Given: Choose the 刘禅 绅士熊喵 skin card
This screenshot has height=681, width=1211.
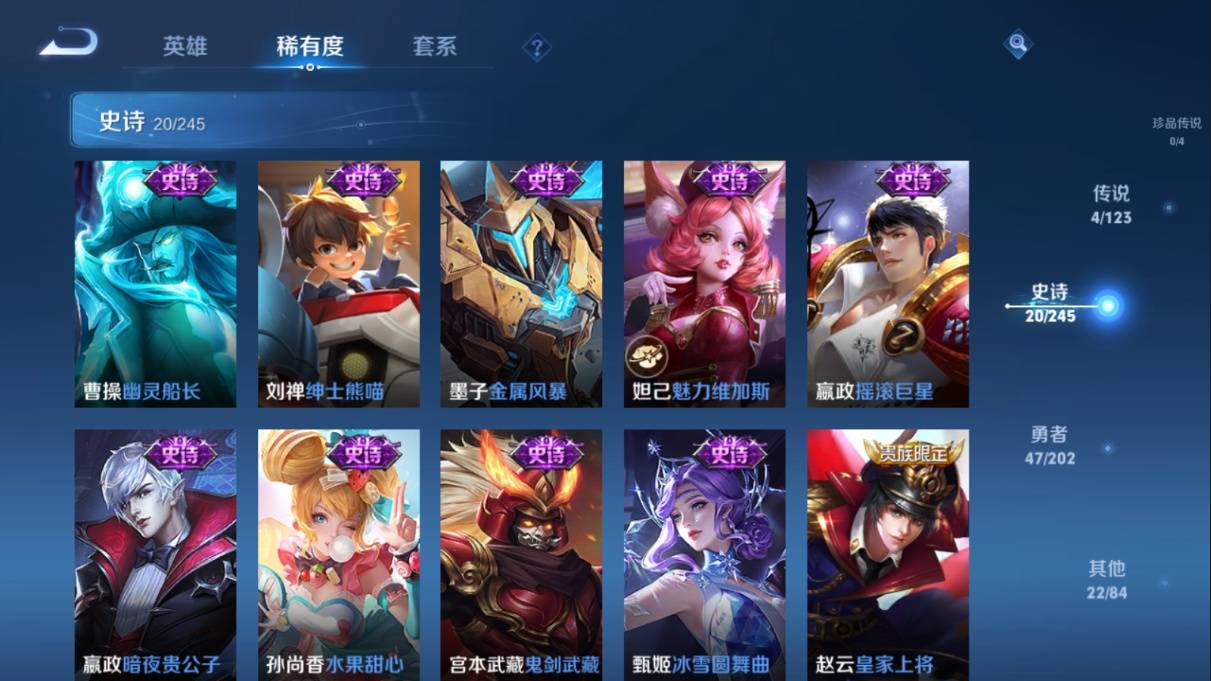Looking at the screenshot, I should coord(338,284).
